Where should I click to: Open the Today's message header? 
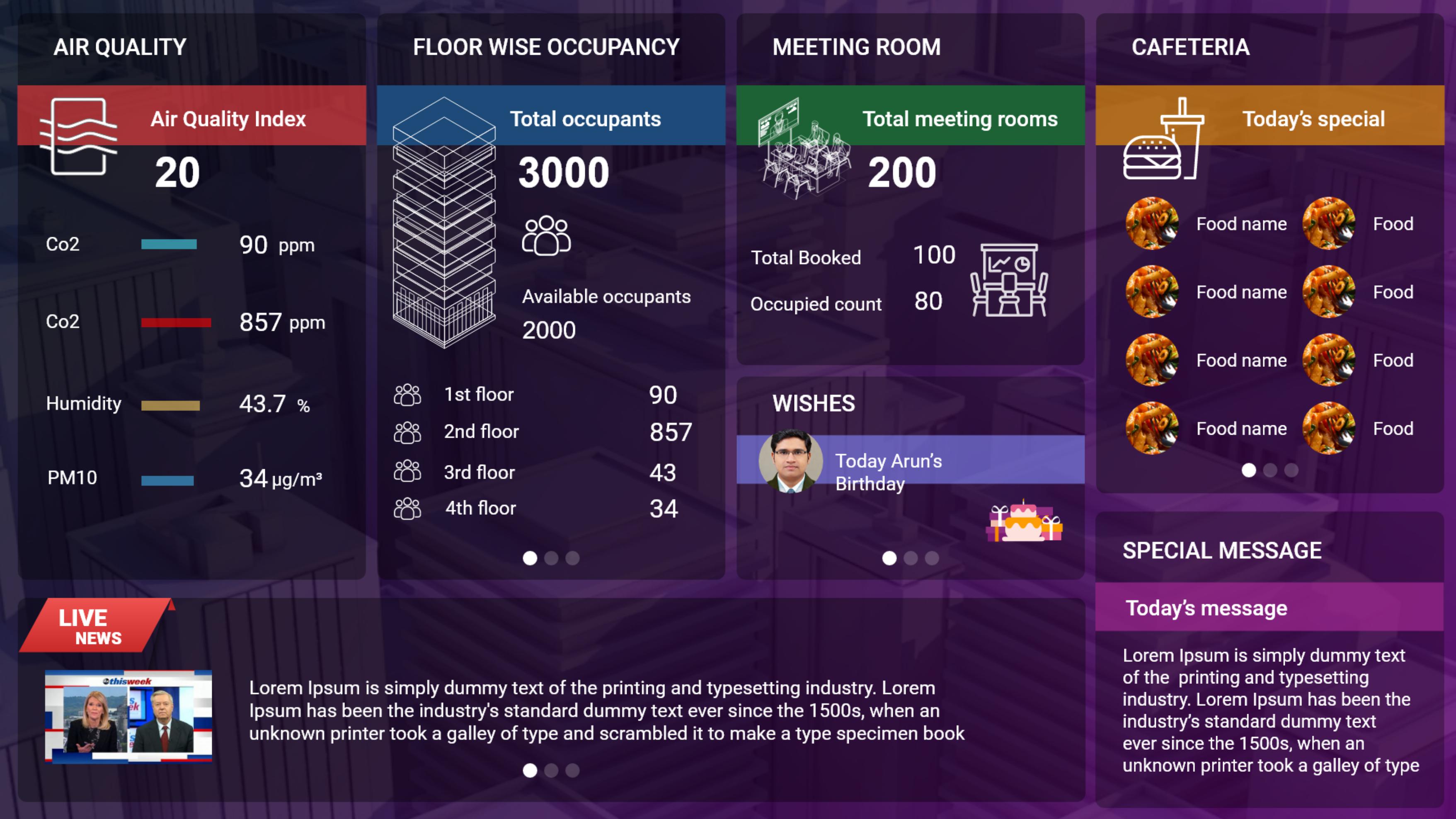(1206, 608)
